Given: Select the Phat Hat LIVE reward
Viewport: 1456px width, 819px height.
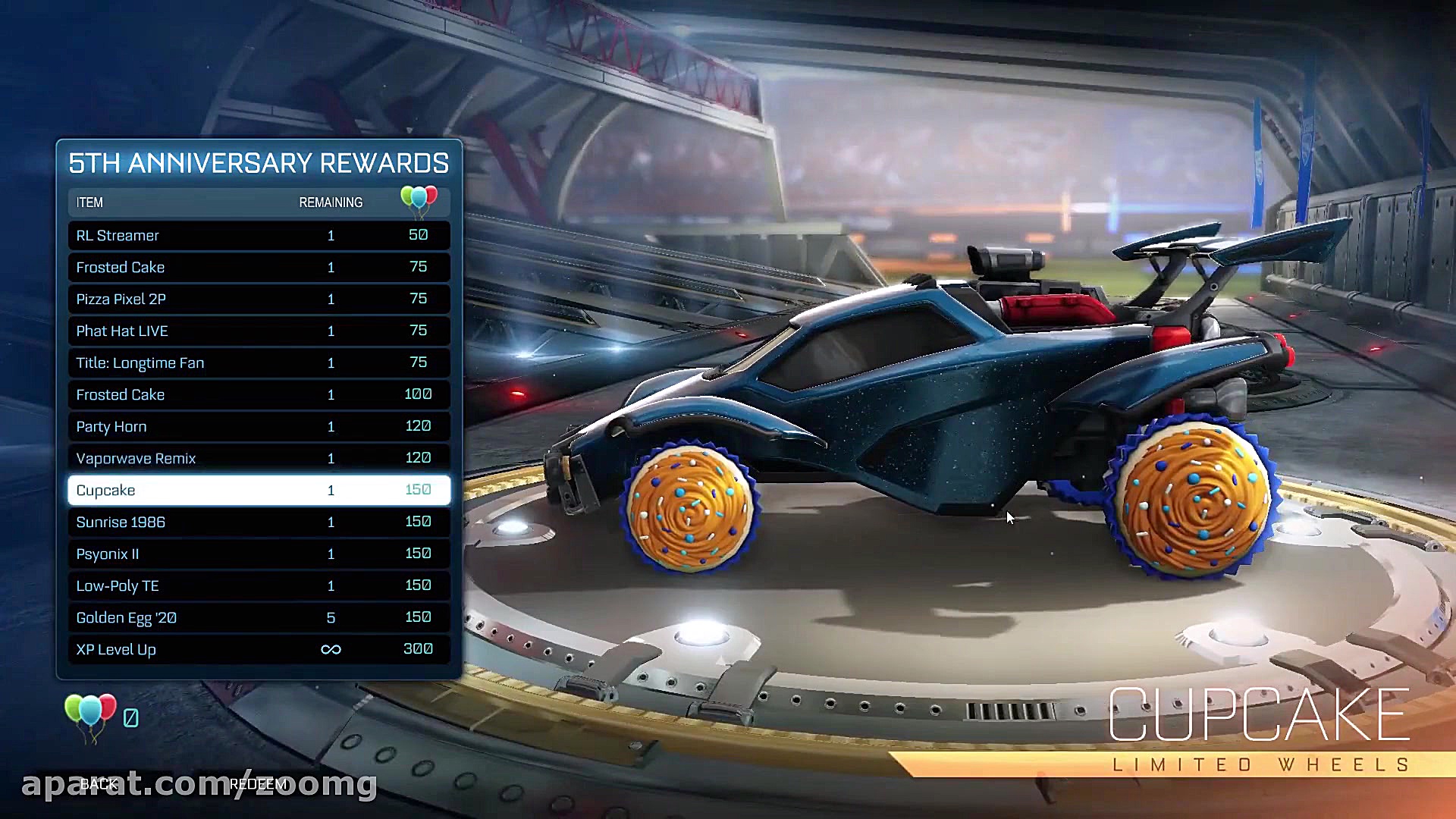Looking at the screenshot, I should coord(258,331).
